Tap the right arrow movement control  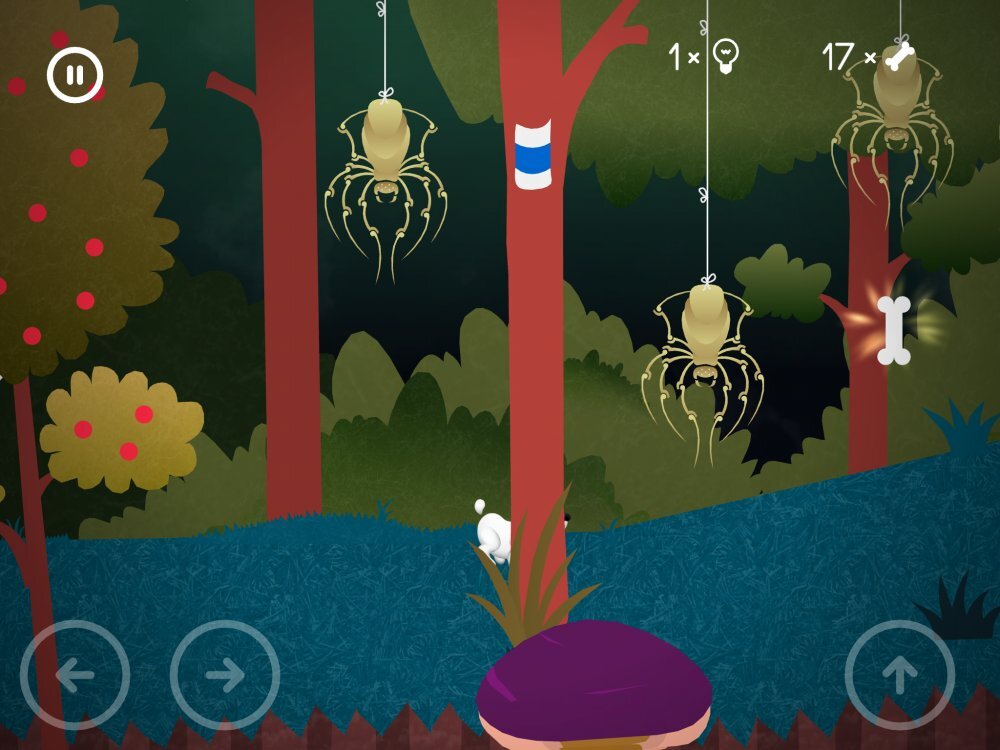[225, 675]
